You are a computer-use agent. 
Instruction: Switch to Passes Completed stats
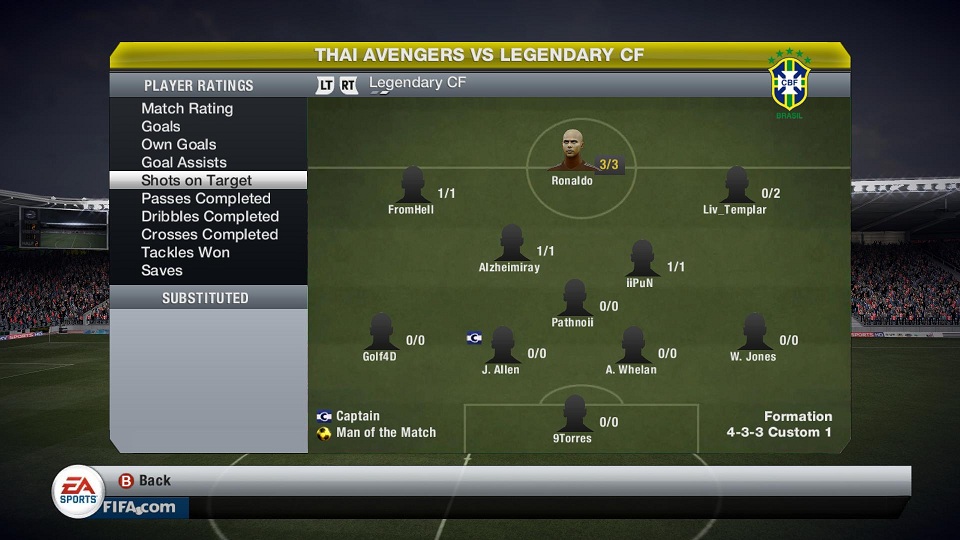tap(206, 199)
